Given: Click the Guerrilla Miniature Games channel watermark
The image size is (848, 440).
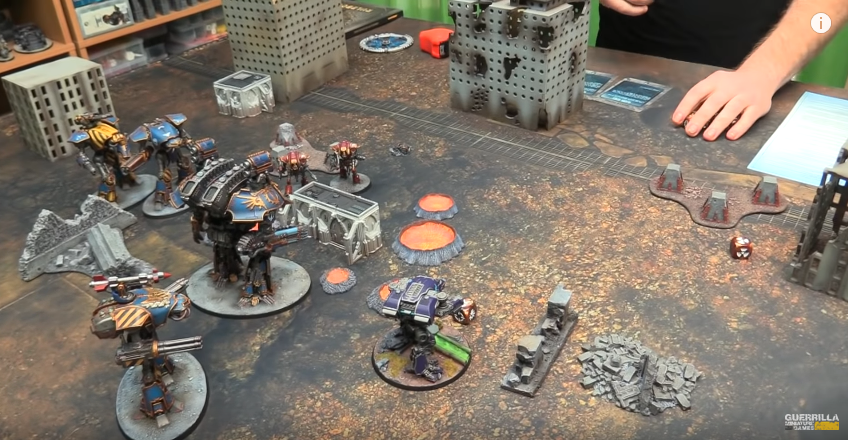Looking at the screenshot, I should 810,422.
